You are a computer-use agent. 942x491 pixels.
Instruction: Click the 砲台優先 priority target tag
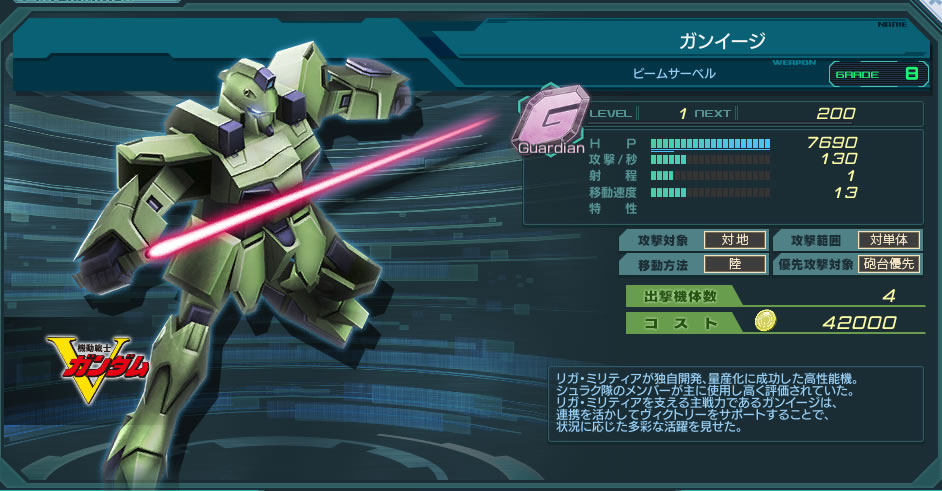[888, 265]
